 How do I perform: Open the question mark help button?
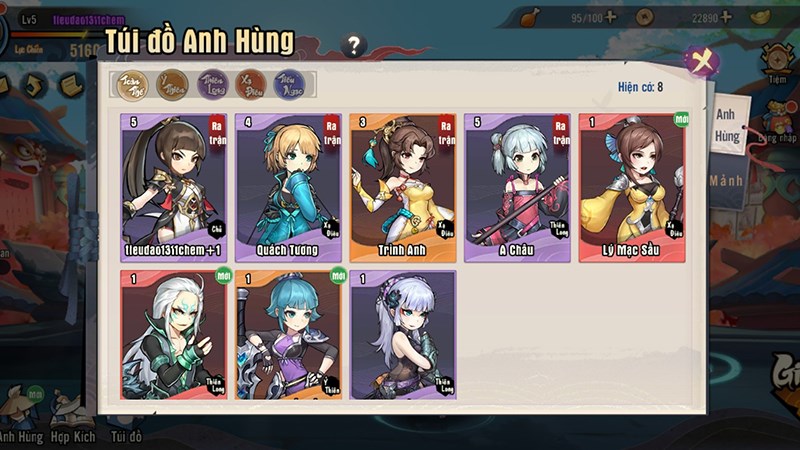pyautogui.click(x=353, y=45)
